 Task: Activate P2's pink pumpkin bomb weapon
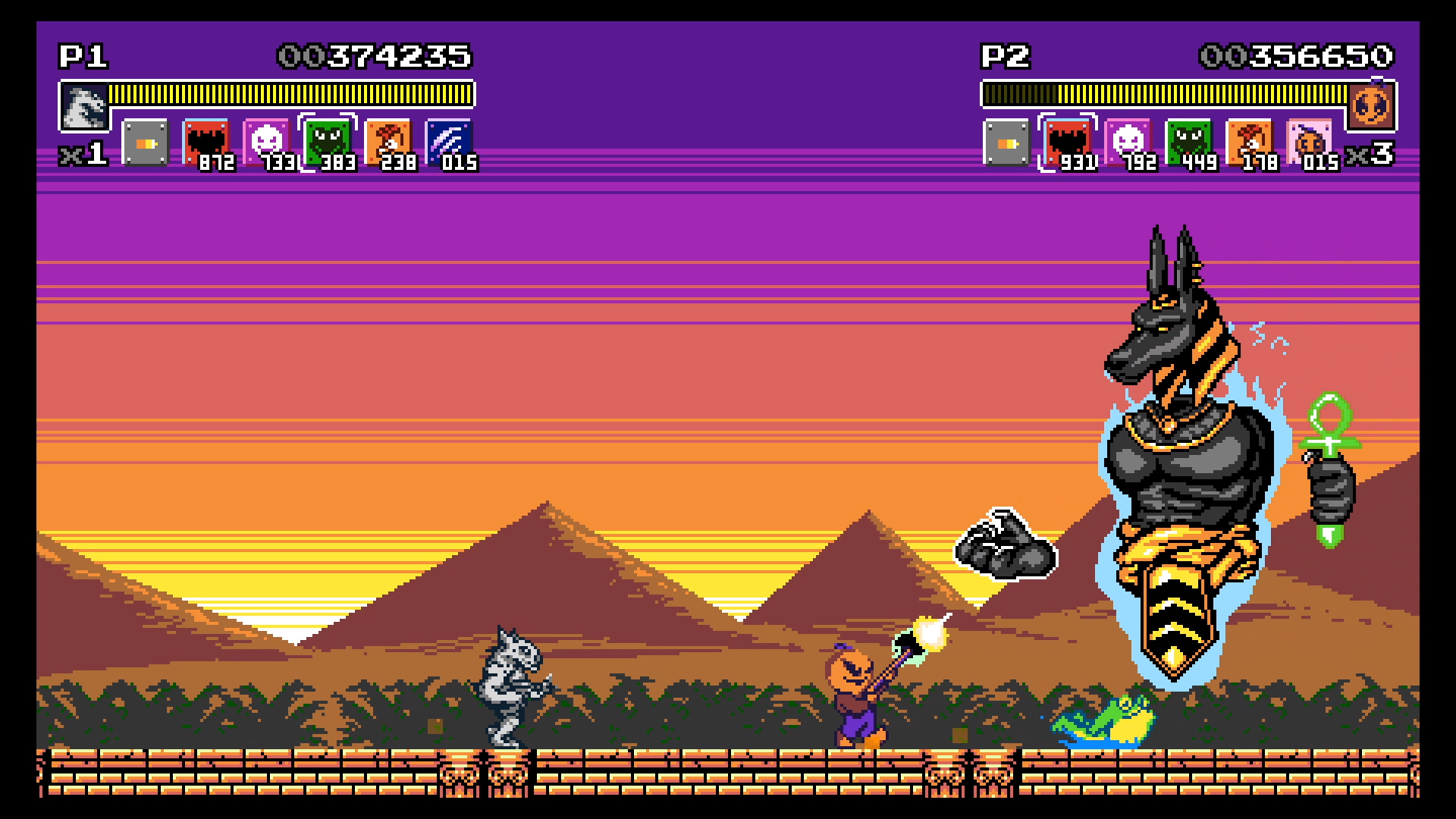(1310, 142)
